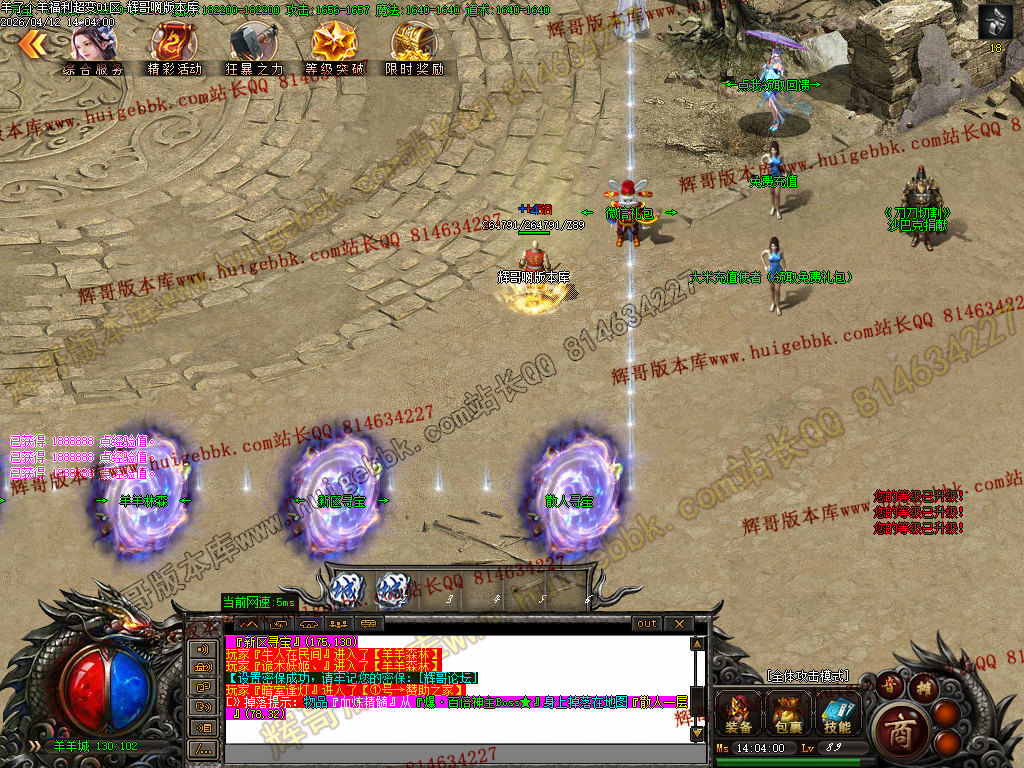
Task: Click the chat window's 'out' button
Action: click(x=647, y=624)
